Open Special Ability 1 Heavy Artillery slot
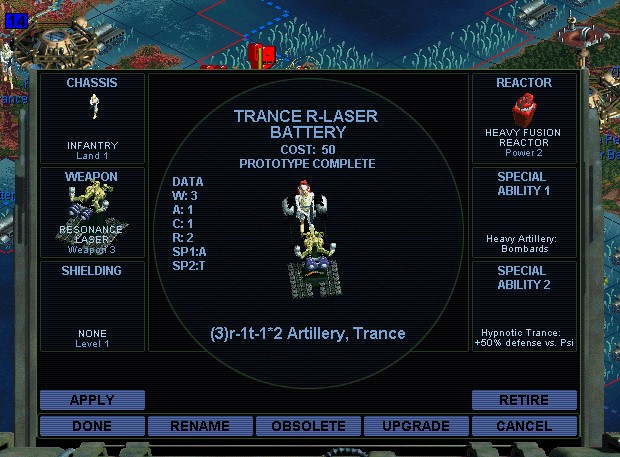 click(x=524, y=211)
